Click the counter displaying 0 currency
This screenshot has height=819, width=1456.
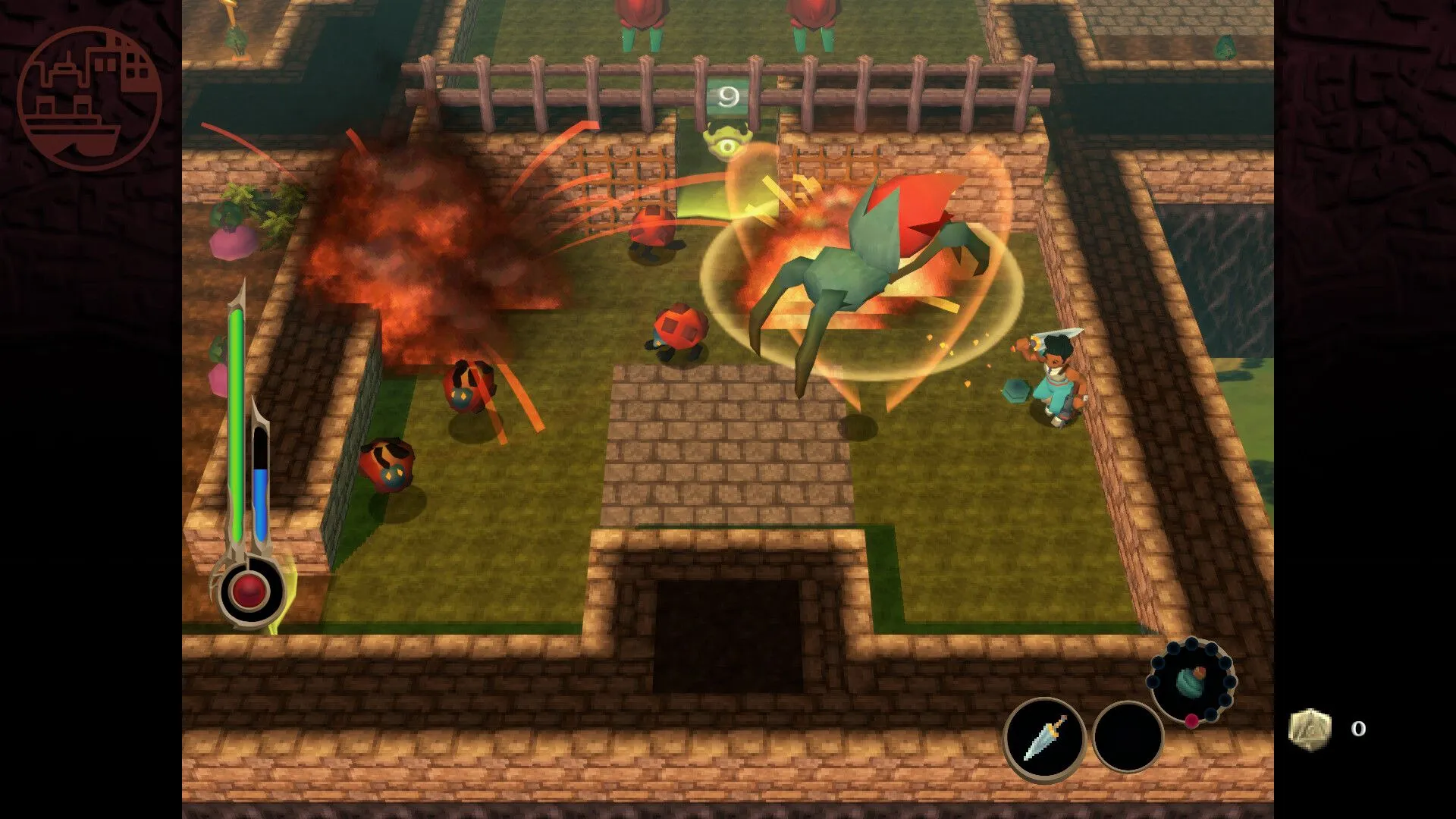point(1358,729)
